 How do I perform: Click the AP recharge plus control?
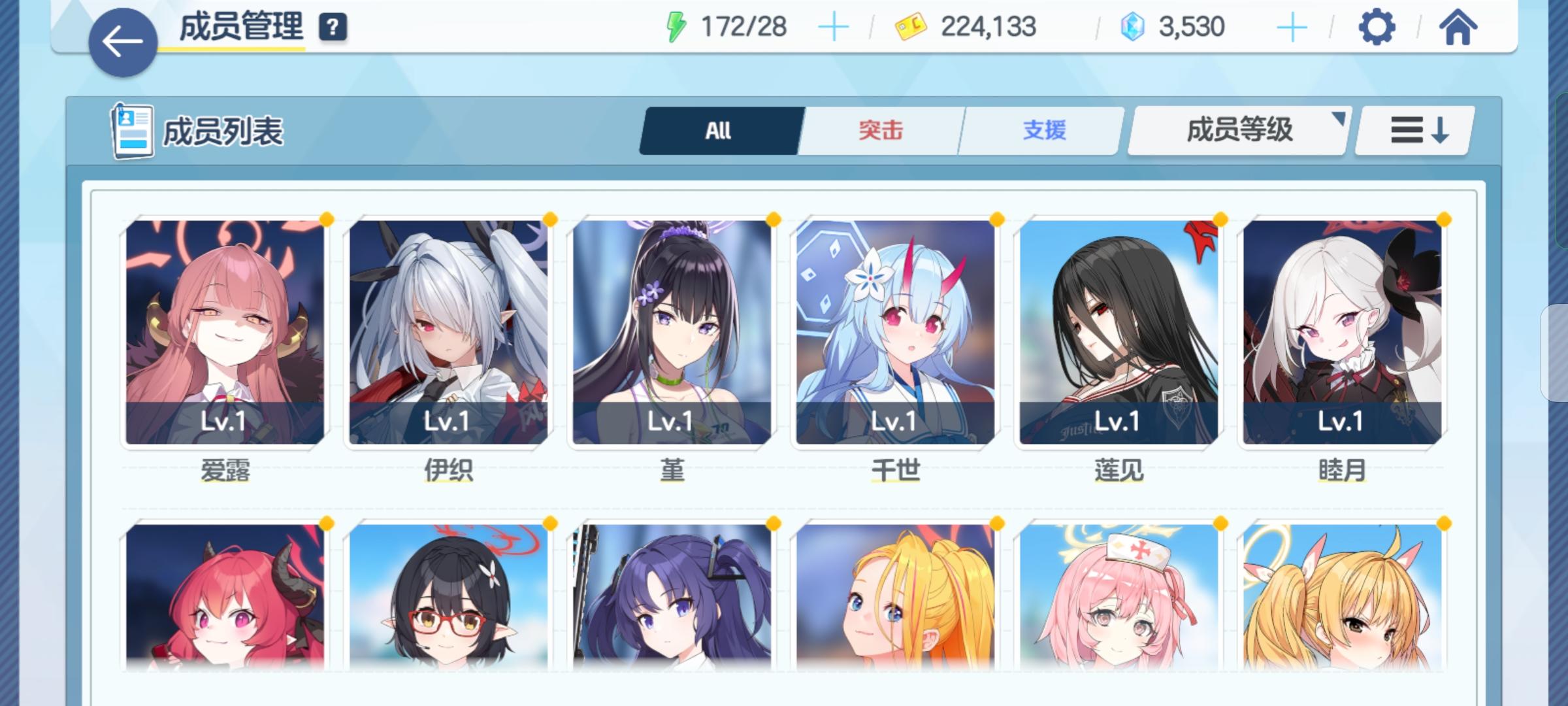pyautogui.click(x=834, y=26)
